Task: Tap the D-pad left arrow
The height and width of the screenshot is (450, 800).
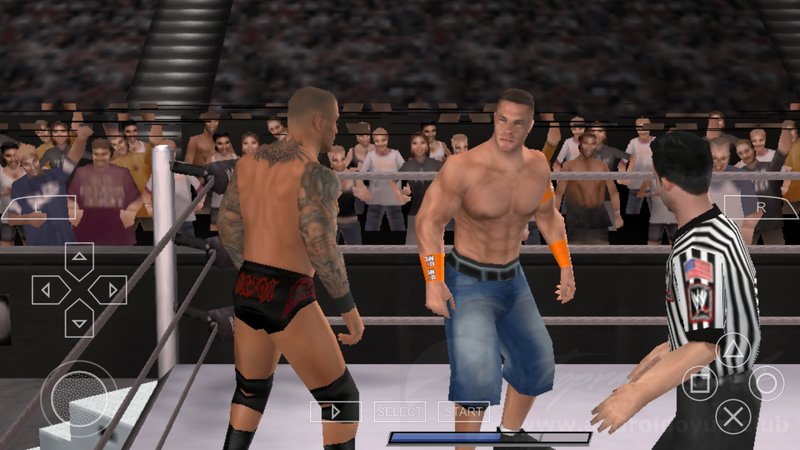Action: [50, 290]
